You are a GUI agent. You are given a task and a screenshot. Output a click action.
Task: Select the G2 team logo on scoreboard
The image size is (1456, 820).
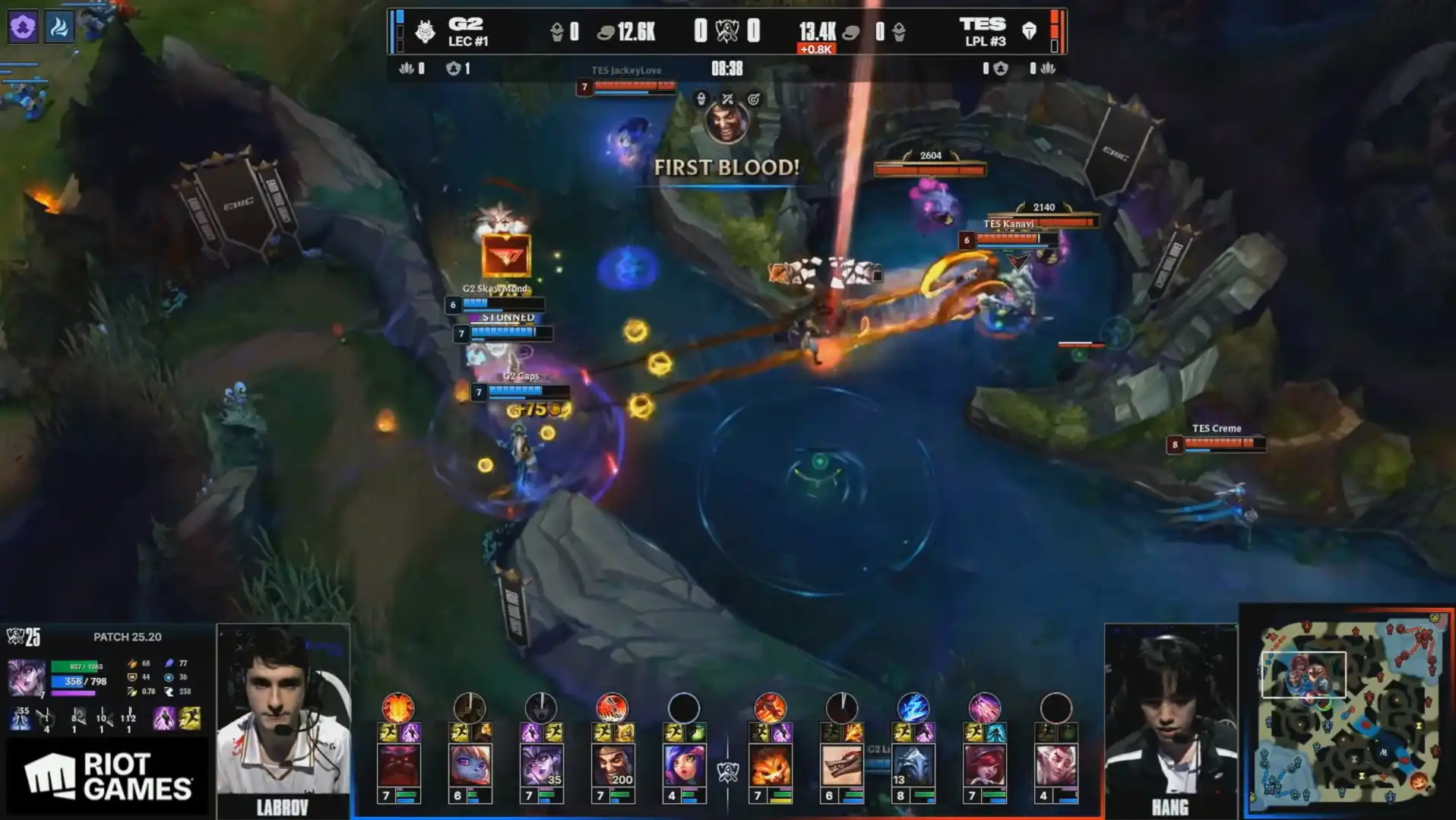[x=425, y=31]
